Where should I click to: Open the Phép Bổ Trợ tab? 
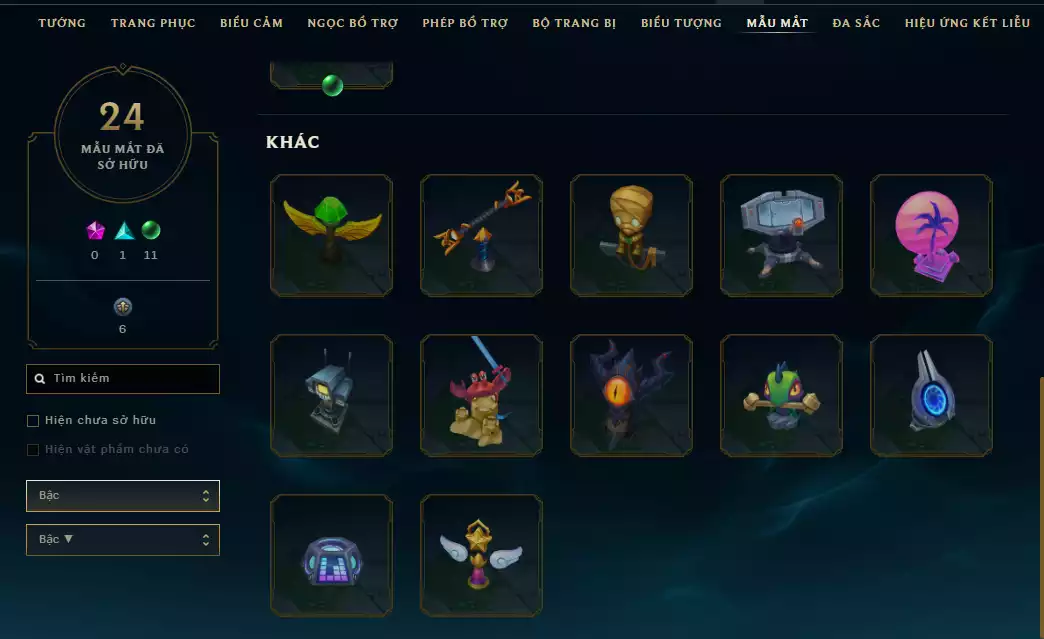pos(465,23)
